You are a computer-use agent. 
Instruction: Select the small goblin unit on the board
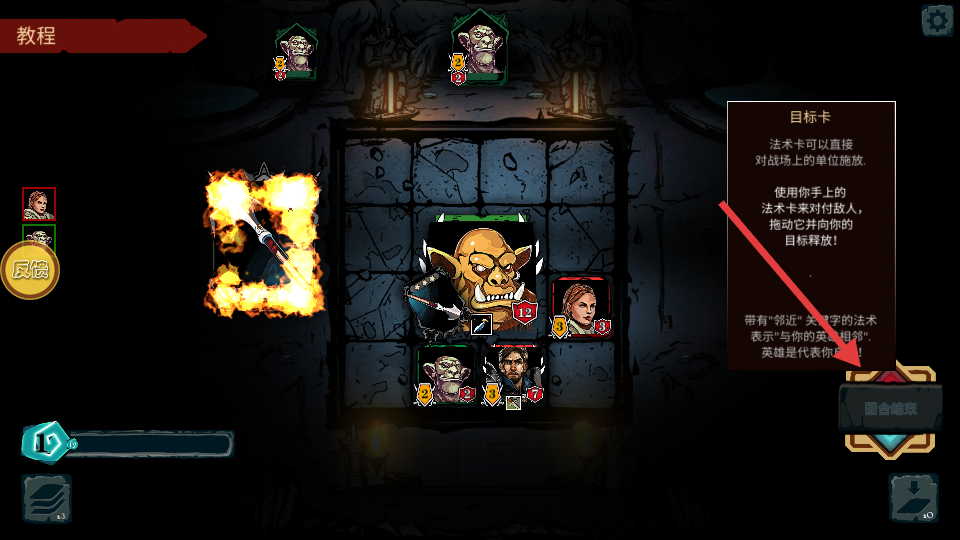(446, 376)
